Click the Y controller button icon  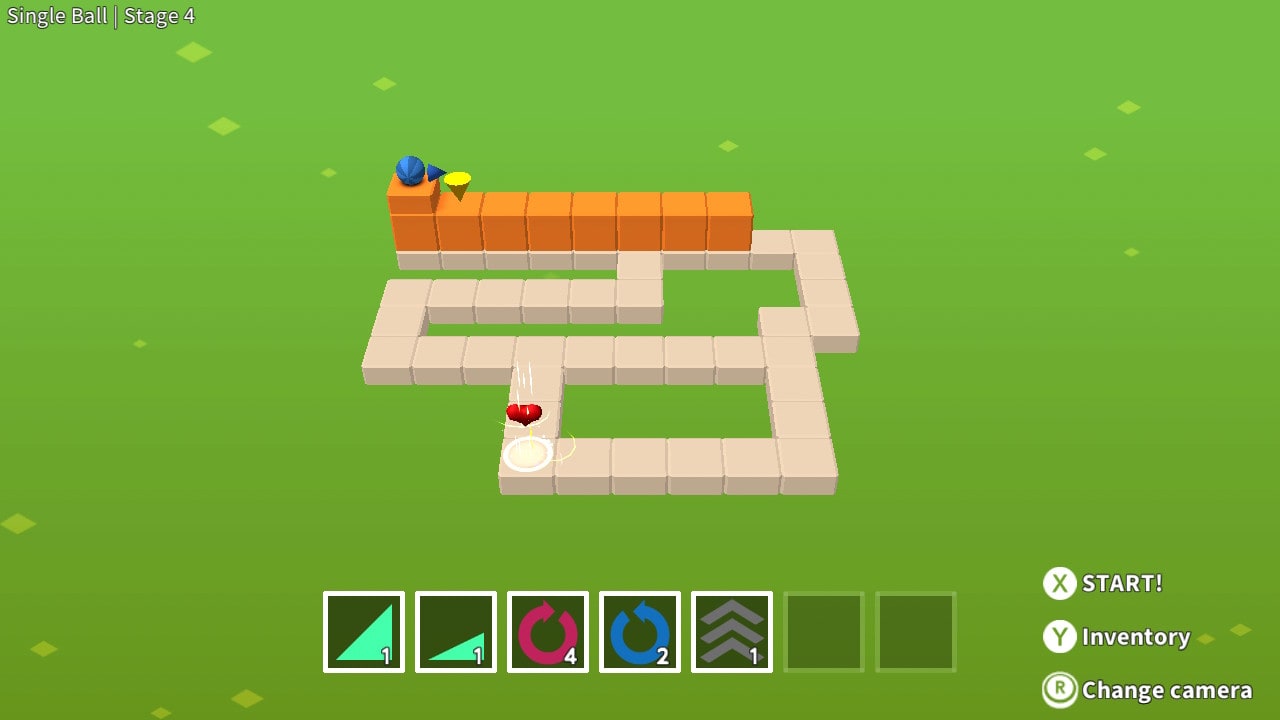1060,637
